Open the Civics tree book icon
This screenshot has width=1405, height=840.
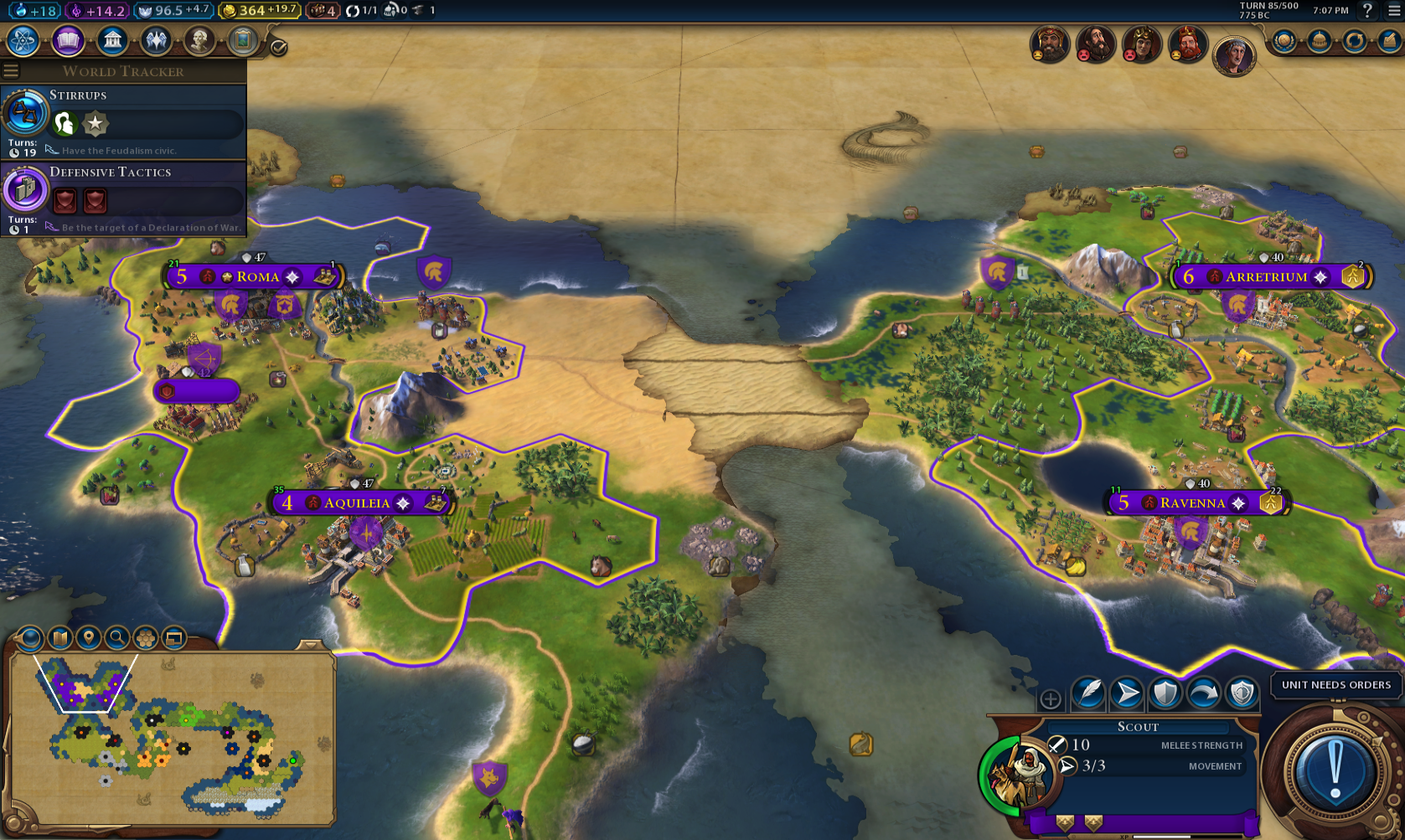(69, 40)
